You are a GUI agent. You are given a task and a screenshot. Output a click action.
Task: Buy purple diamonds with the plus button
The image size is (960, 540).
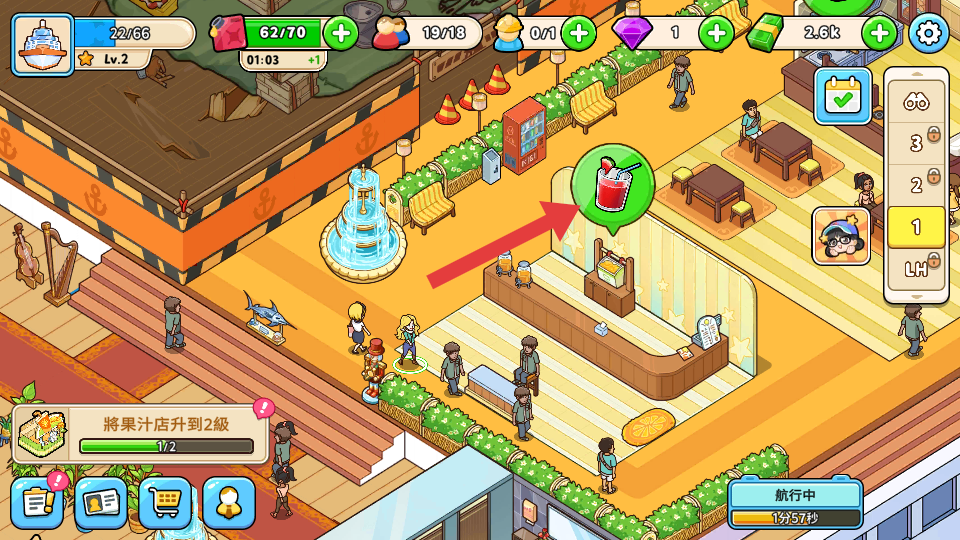(716, 33)
